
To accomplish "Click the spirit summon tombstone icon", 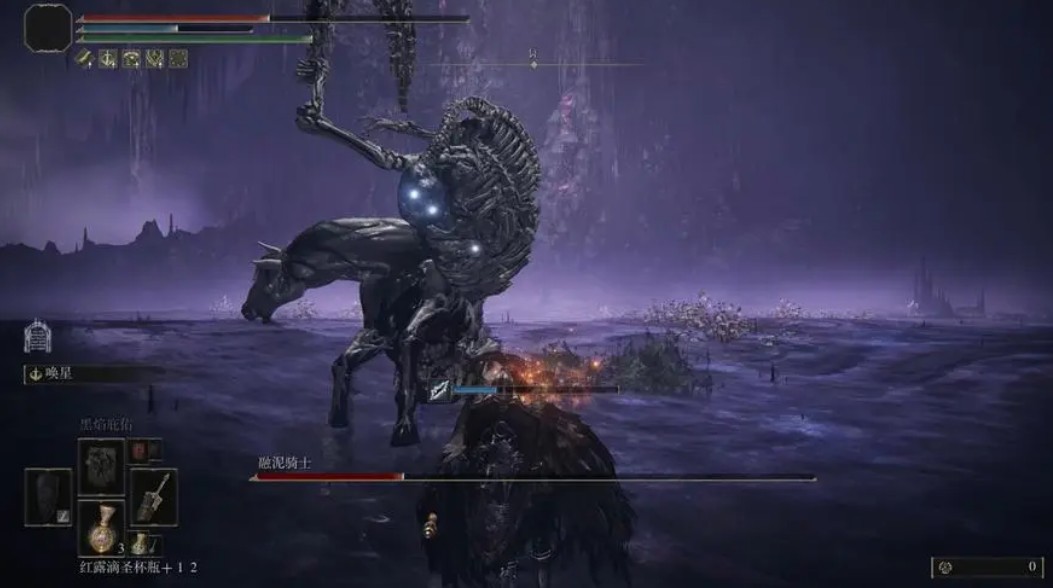I will 37,337.
